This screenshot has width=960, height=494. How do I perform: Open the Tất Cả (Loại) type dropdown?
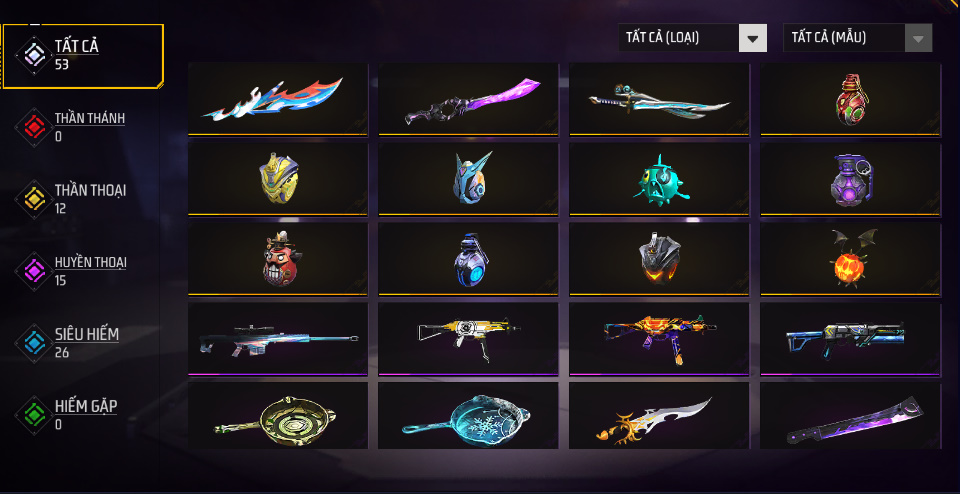click(692, 38)
